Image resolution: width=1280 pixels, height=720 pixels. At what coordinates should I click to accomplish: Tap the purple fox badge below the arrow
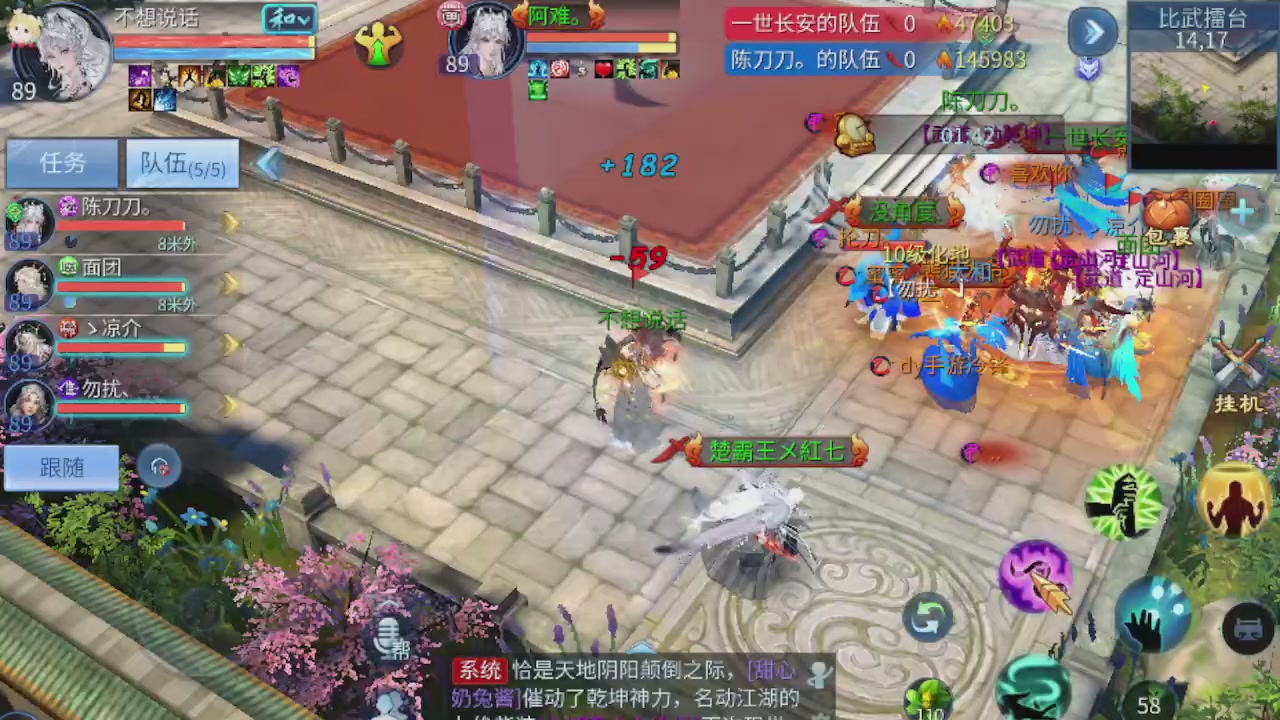(x=1090, y=70)
